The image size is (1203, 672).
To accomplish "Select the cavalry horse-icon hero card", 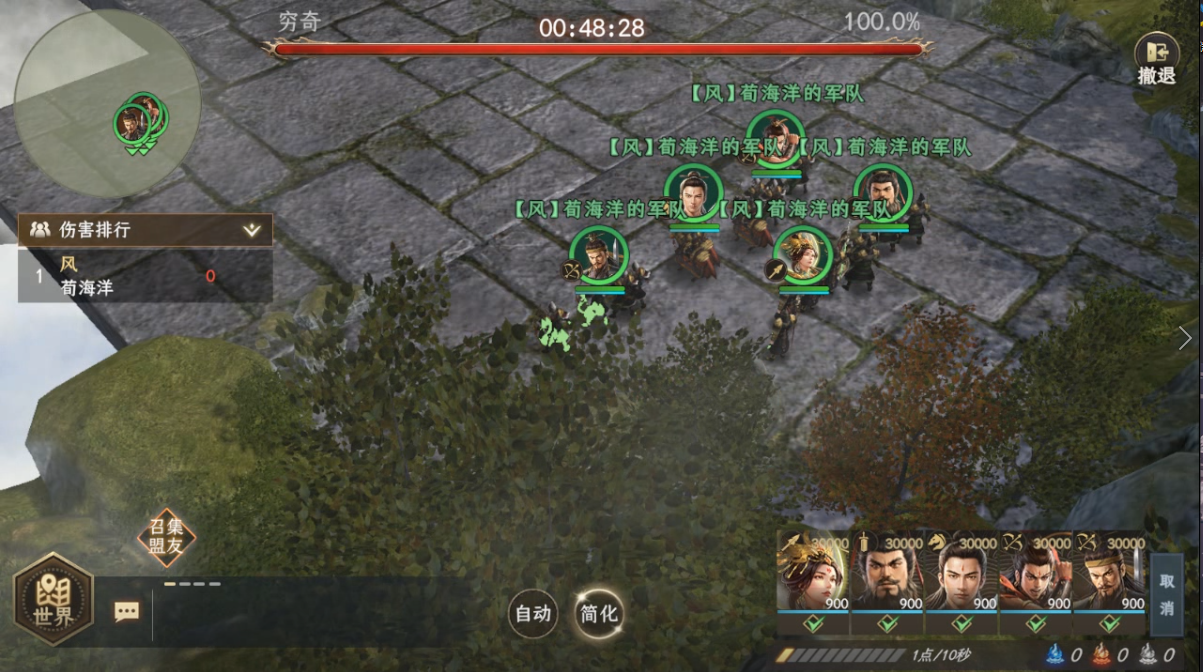I will (961, 577).
